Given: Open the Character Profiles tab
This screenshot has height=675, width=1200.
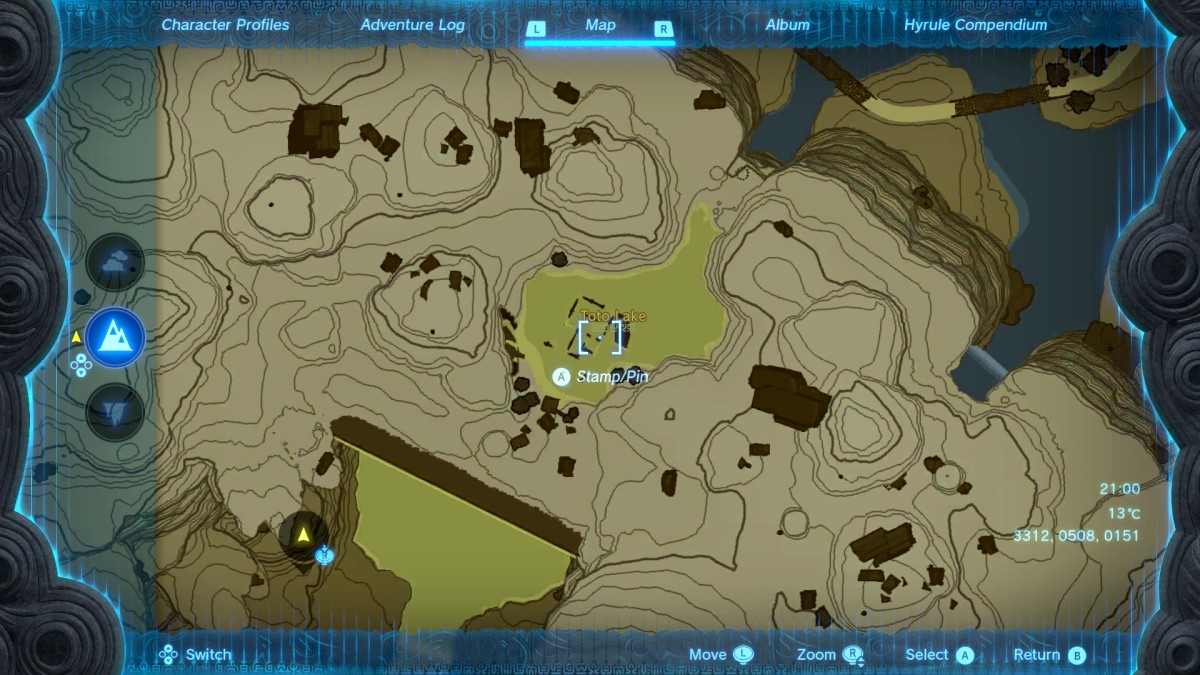Looking at the screenshot, I should 225,25.
